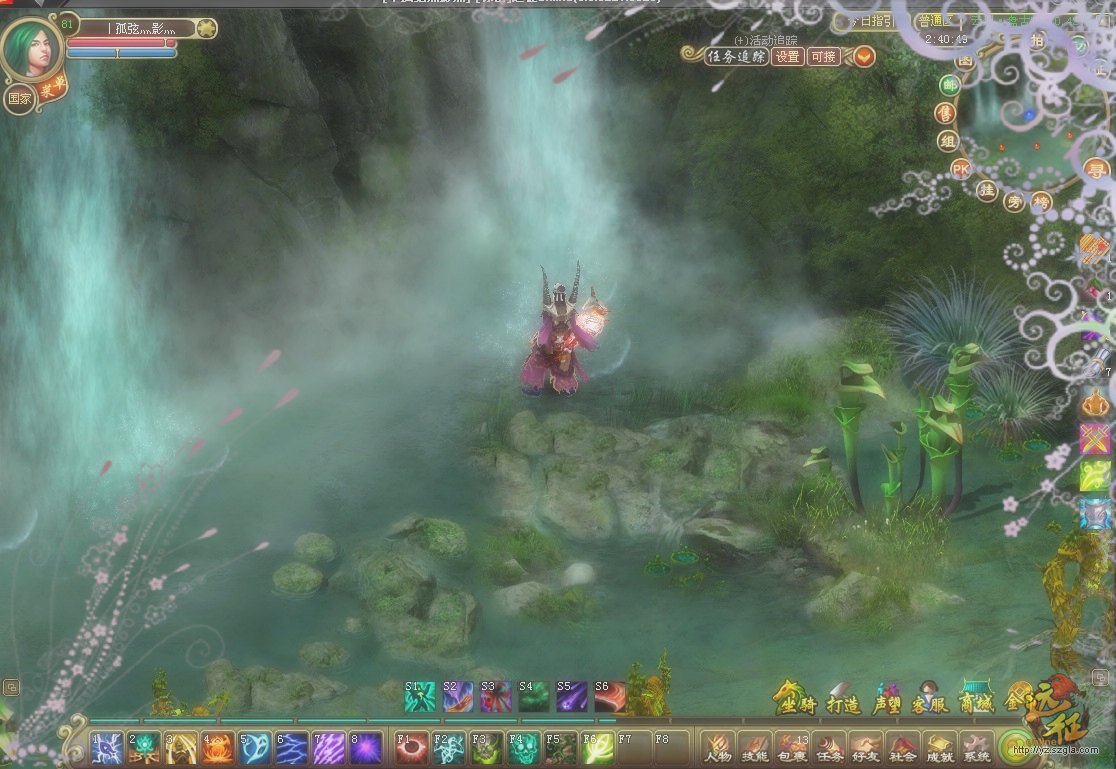
Task: Click the green-haired character portrait
Action: (31, 48)
